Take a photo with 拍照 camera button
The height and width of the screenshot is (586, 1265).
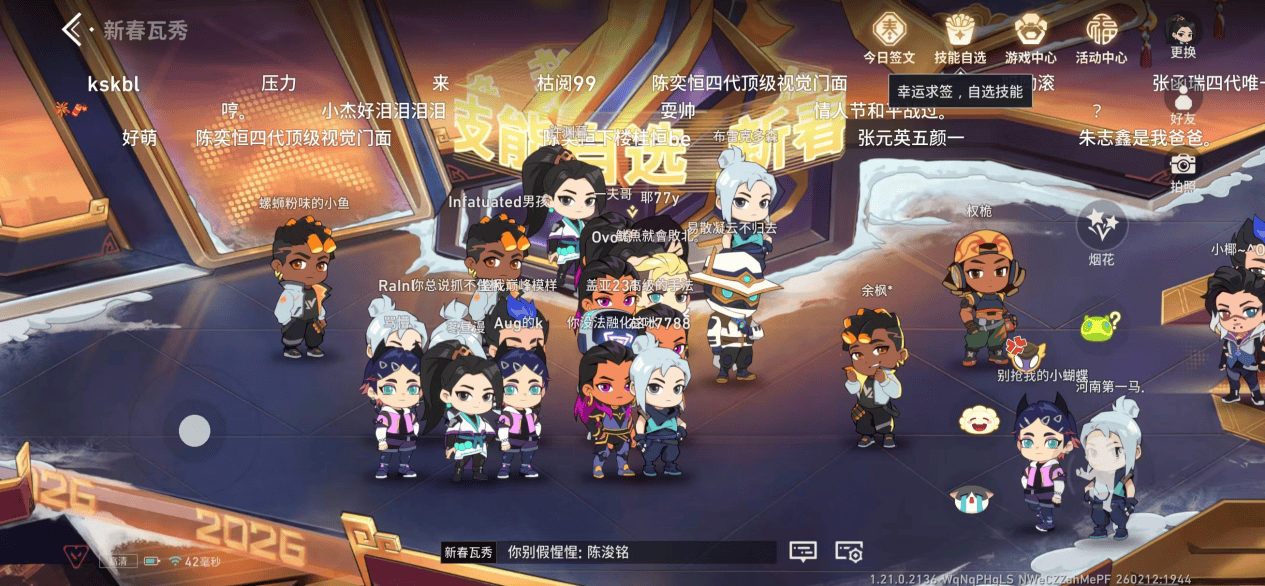(x=1183, y=169)
